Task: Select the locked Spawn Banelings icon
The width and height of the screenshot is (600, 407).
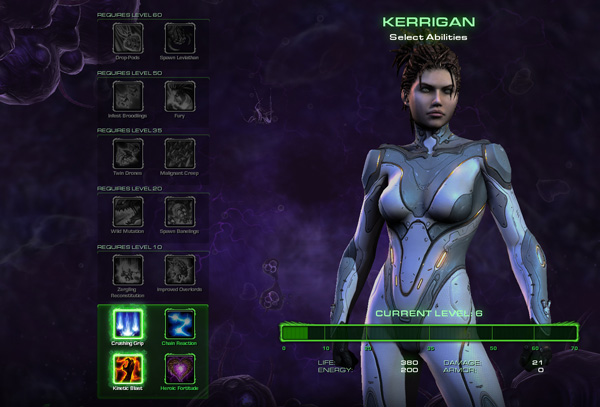Action: [177, 211]
